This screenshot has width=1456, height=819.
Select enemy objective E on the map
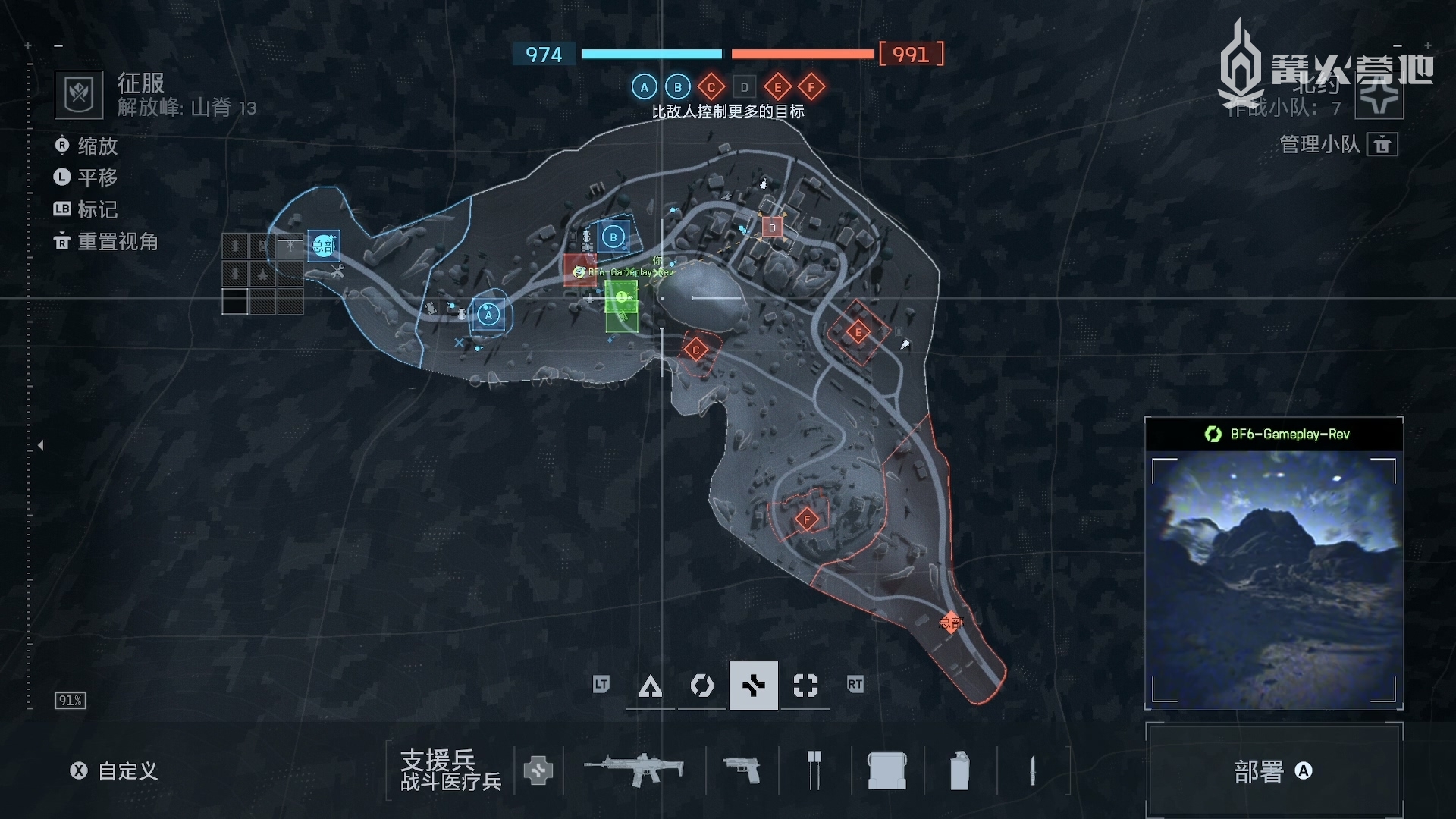(x=858, y=332)
